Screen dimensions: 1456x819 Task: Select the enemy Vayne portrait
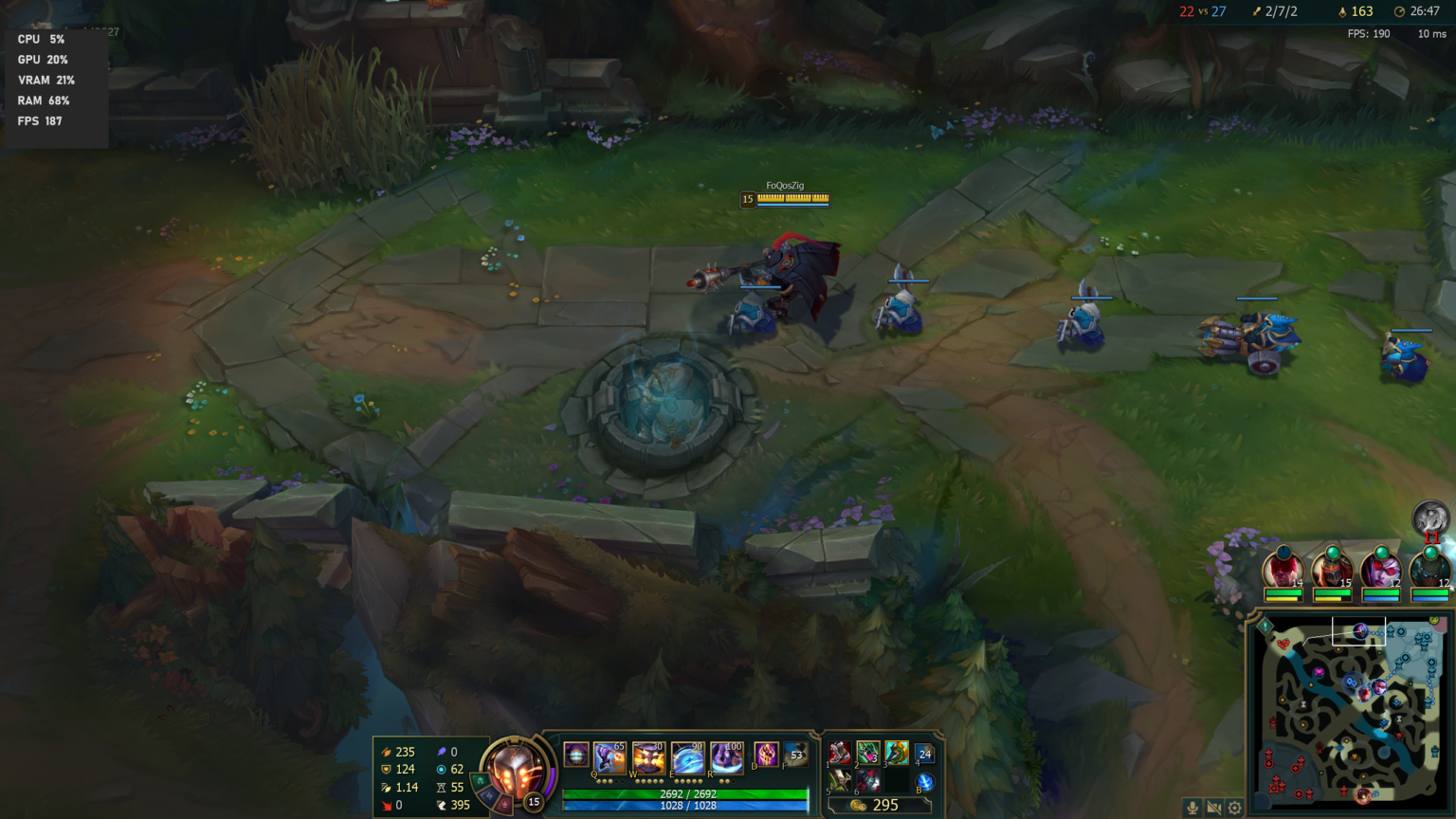(x=1381, y=571)
